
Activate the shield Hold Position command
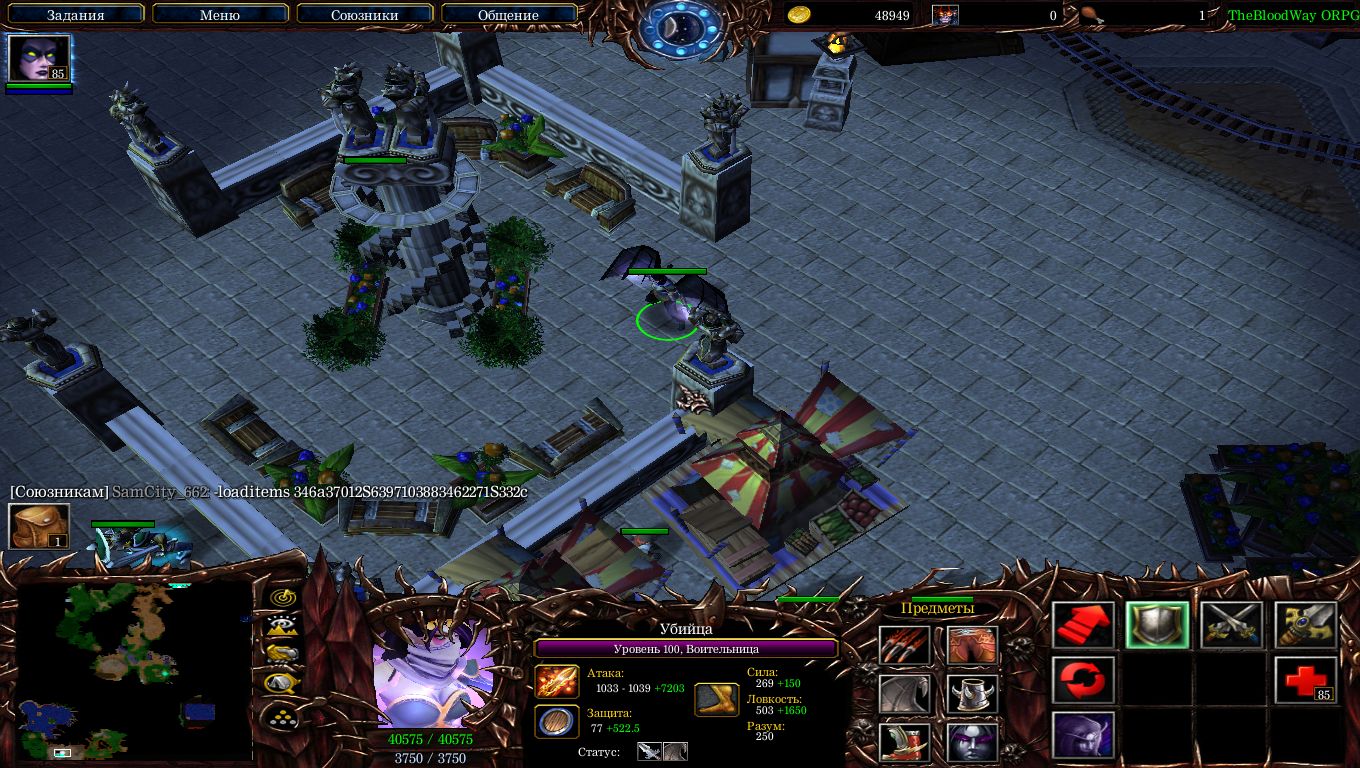[1158, 627]
